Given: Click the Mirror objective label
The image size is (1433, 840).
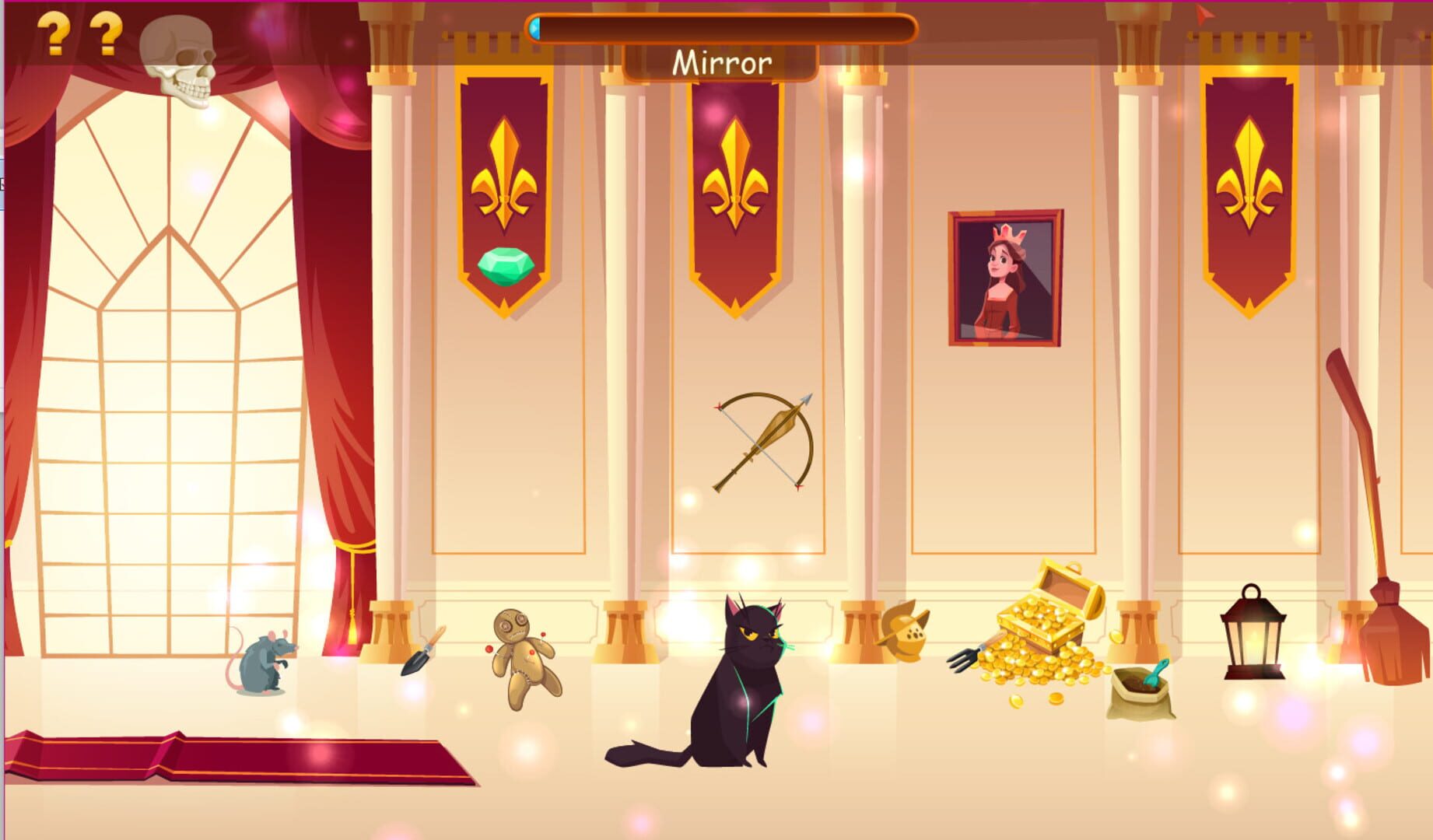Looking at the screenshot, I should point(722,64).
